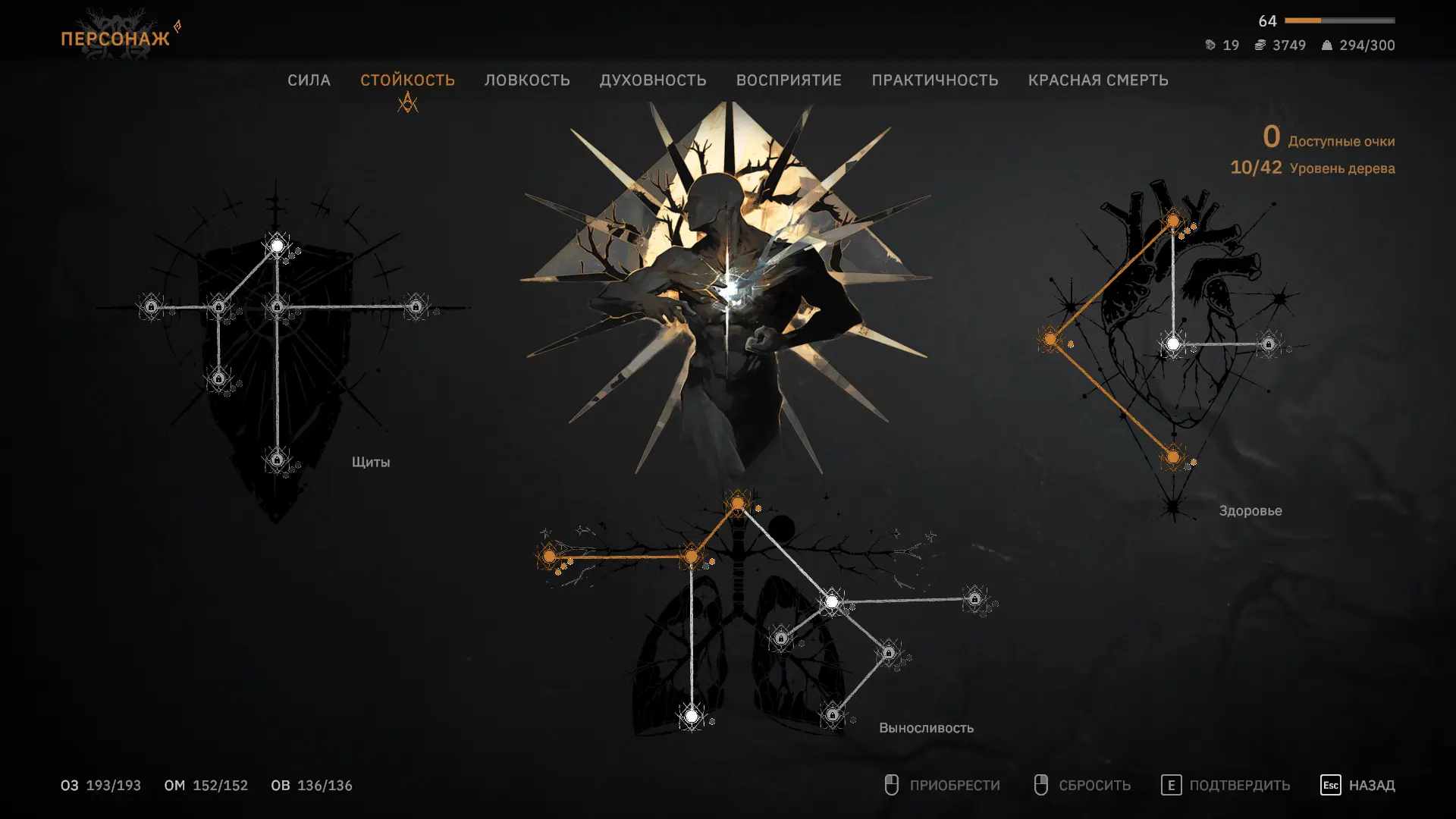Open the Ловкость skill tab
The width and height of the screenshot is (1456, 819).
click(x=527, y=80)
